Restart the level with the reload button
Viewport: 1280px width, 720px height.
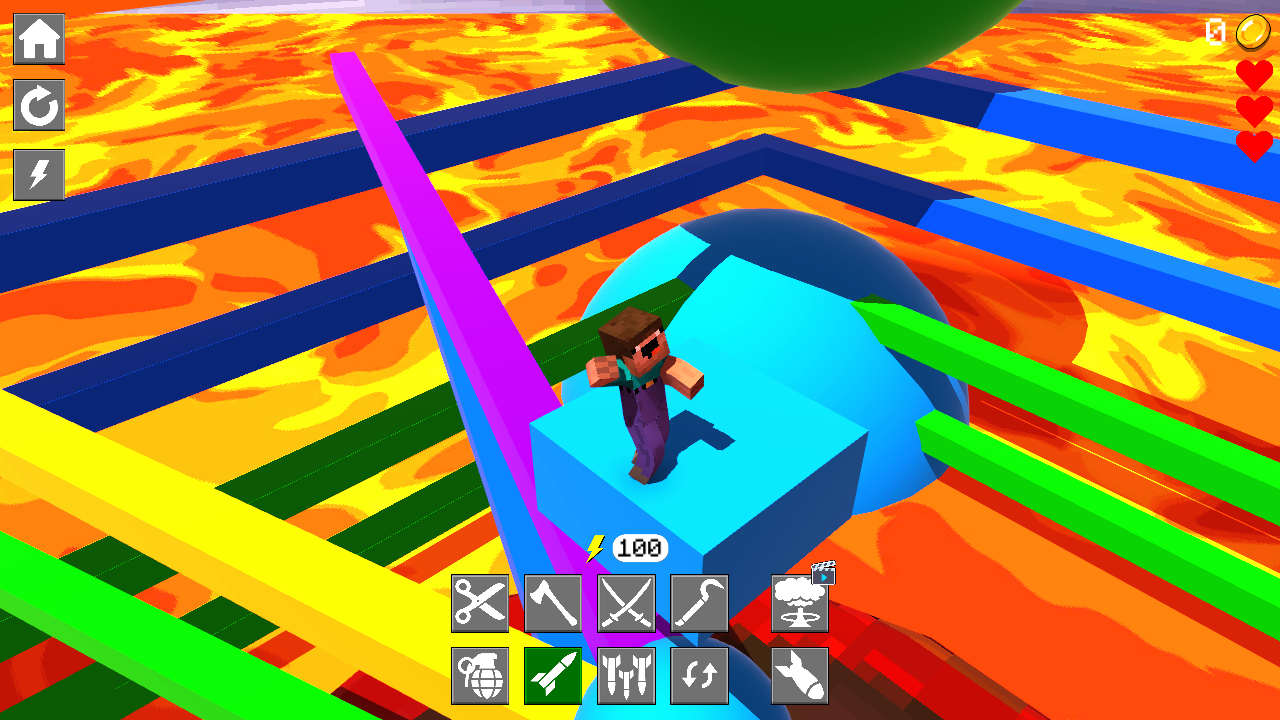pos(39,106)
